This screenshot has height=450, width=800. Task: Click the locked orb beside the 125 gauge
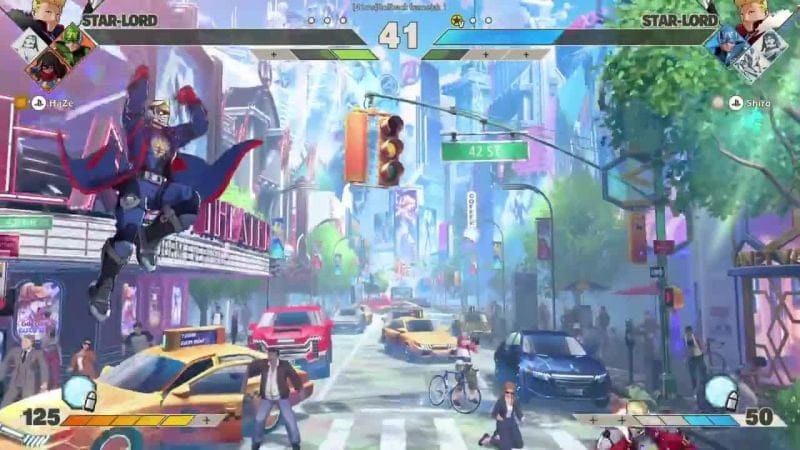[78, 393]
